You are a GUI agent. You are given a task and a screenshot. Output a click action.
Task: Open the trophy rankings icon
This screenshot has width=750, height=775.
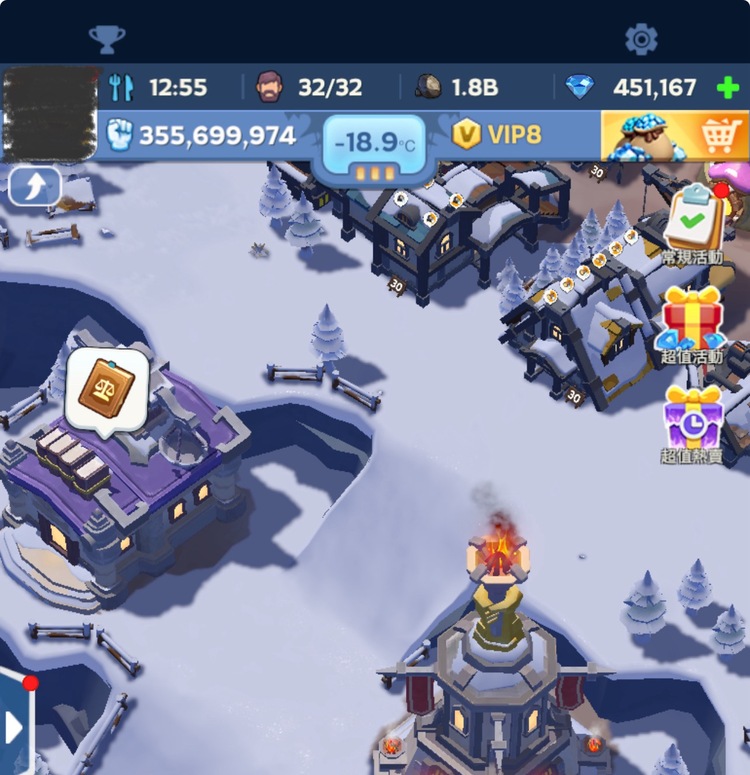pos(107,39)
